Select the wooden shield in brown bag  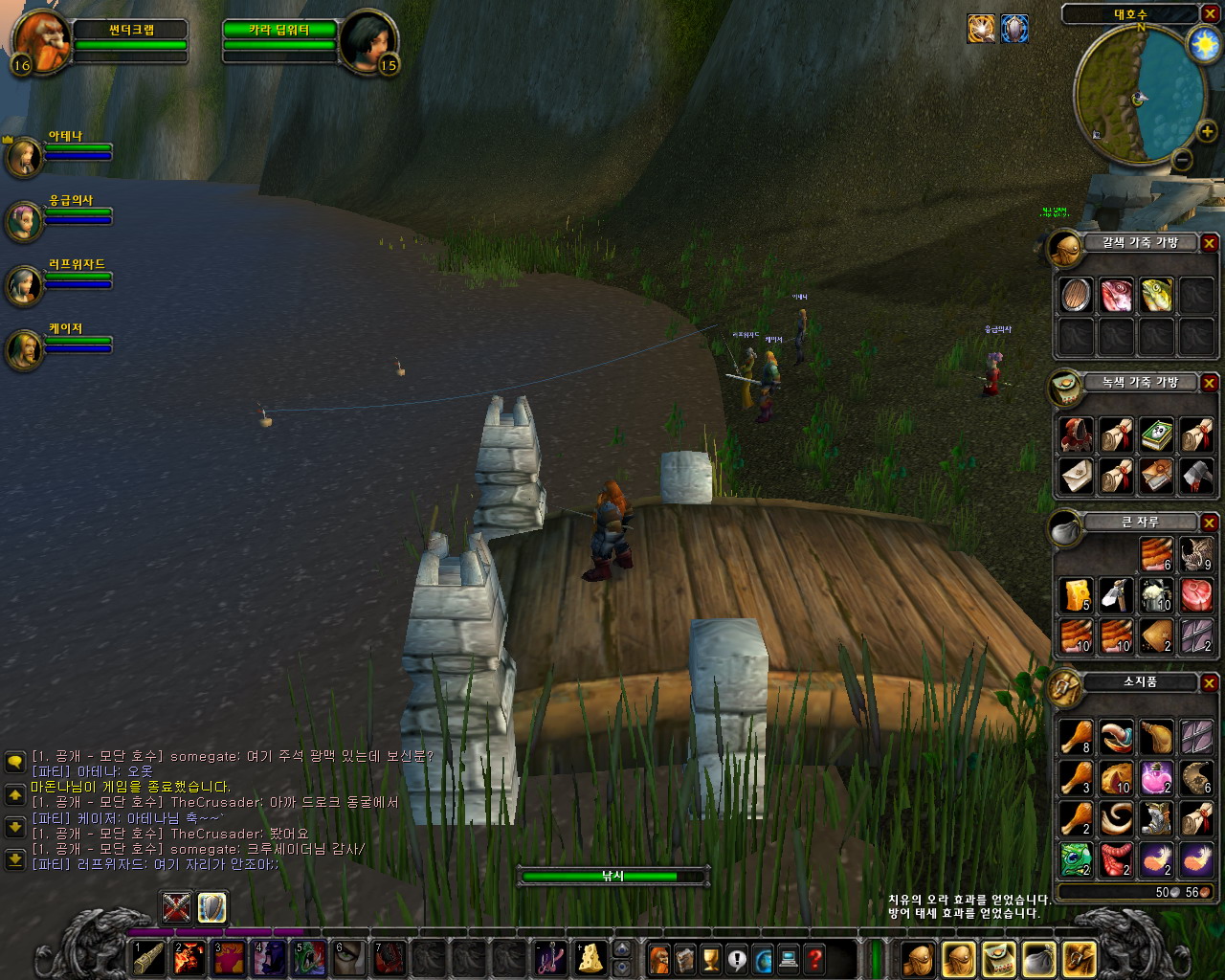(x=1076, y=296)
